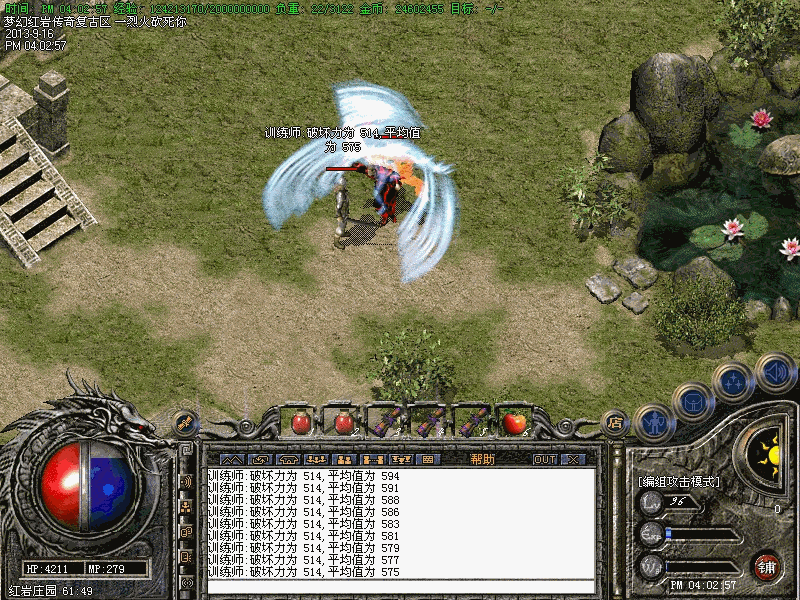Click the network tree icon beside chat
Image resolution: width=800 pixels, height=600 pixels.
pyautogui.click(x=186, y=505)
